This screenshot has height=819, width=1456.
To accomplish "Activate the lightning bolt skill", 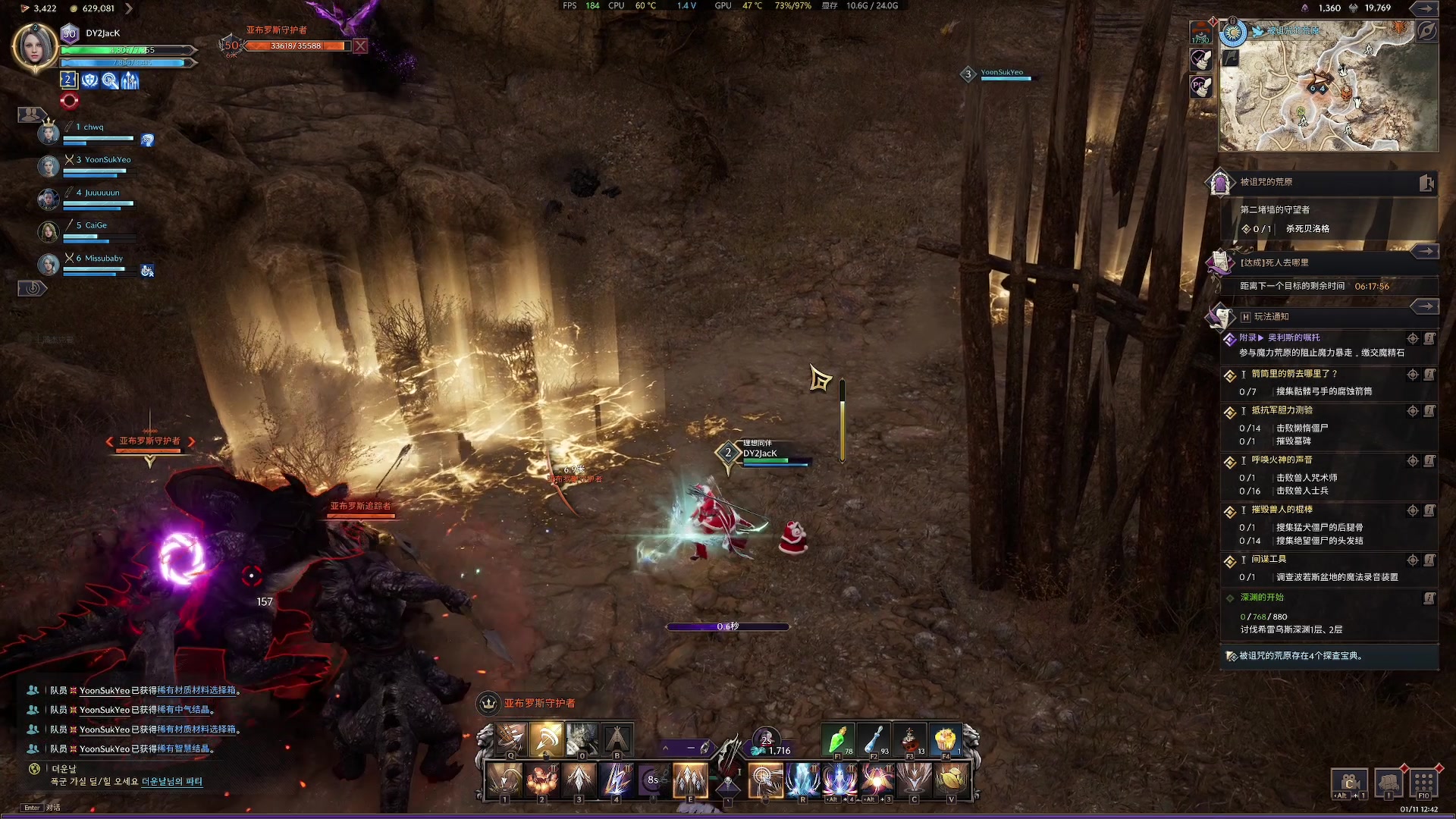I will tap(617, 780).
